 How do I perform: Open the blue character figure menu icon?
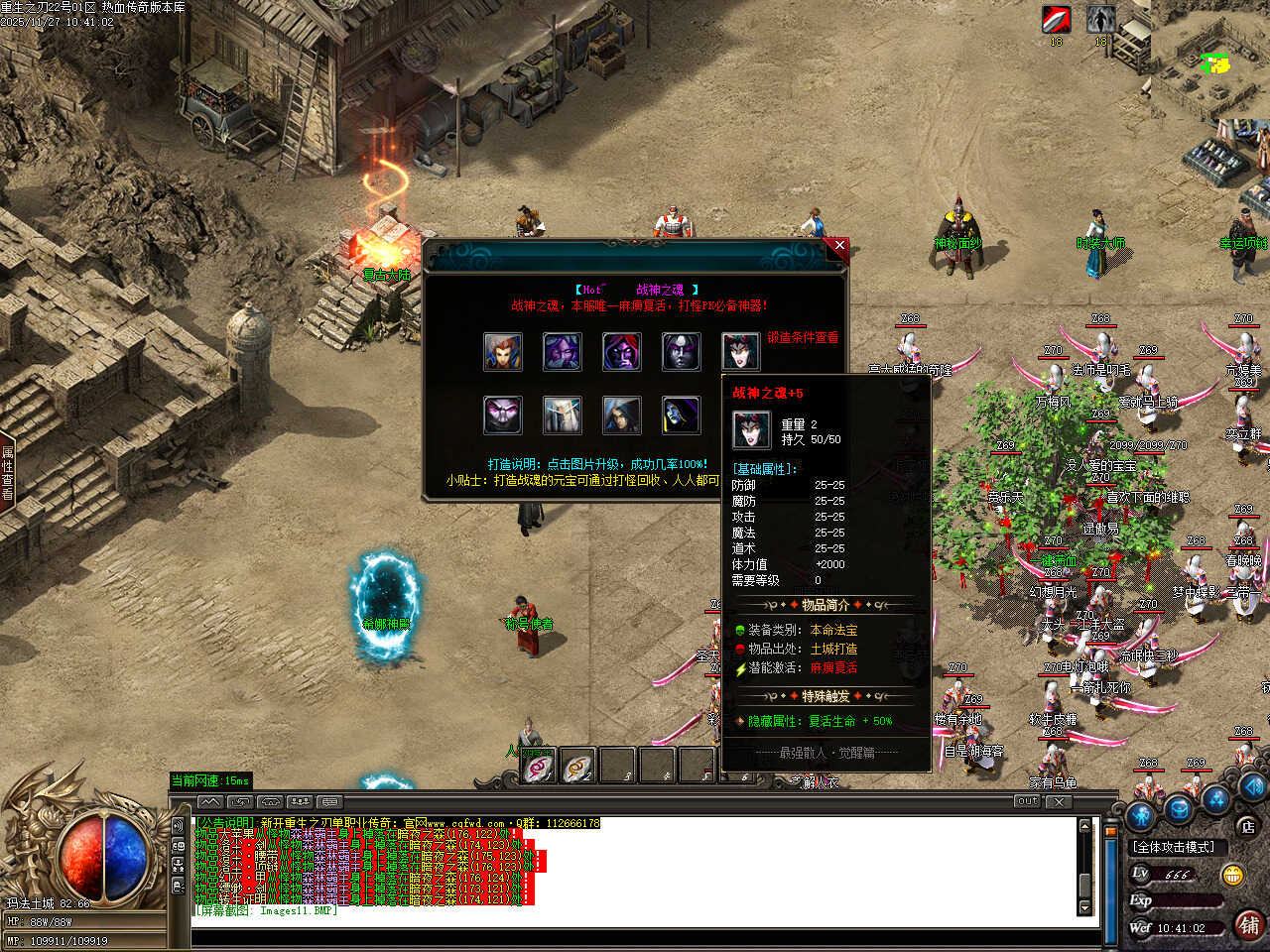coord(1141,815)
